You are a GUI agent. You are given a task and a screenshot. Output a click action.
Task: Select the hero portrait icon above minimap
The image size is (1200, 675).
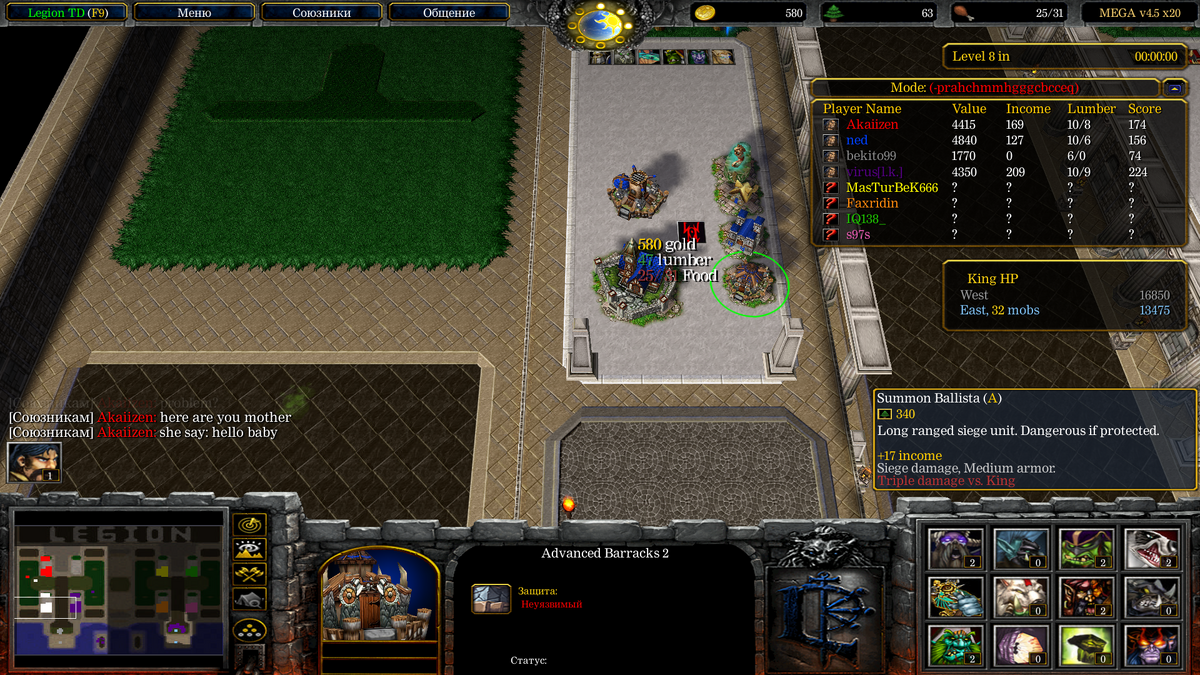coord(34,462)
